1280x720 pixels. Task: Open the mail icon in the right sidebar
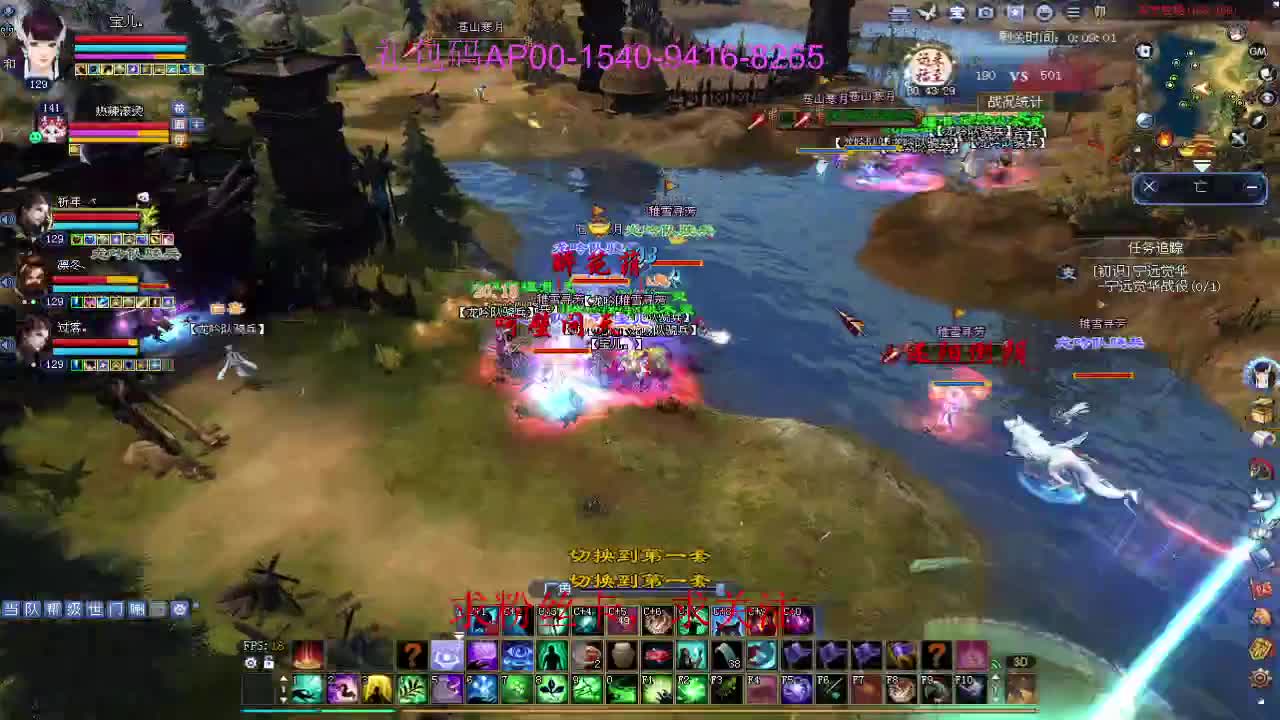1258,440
